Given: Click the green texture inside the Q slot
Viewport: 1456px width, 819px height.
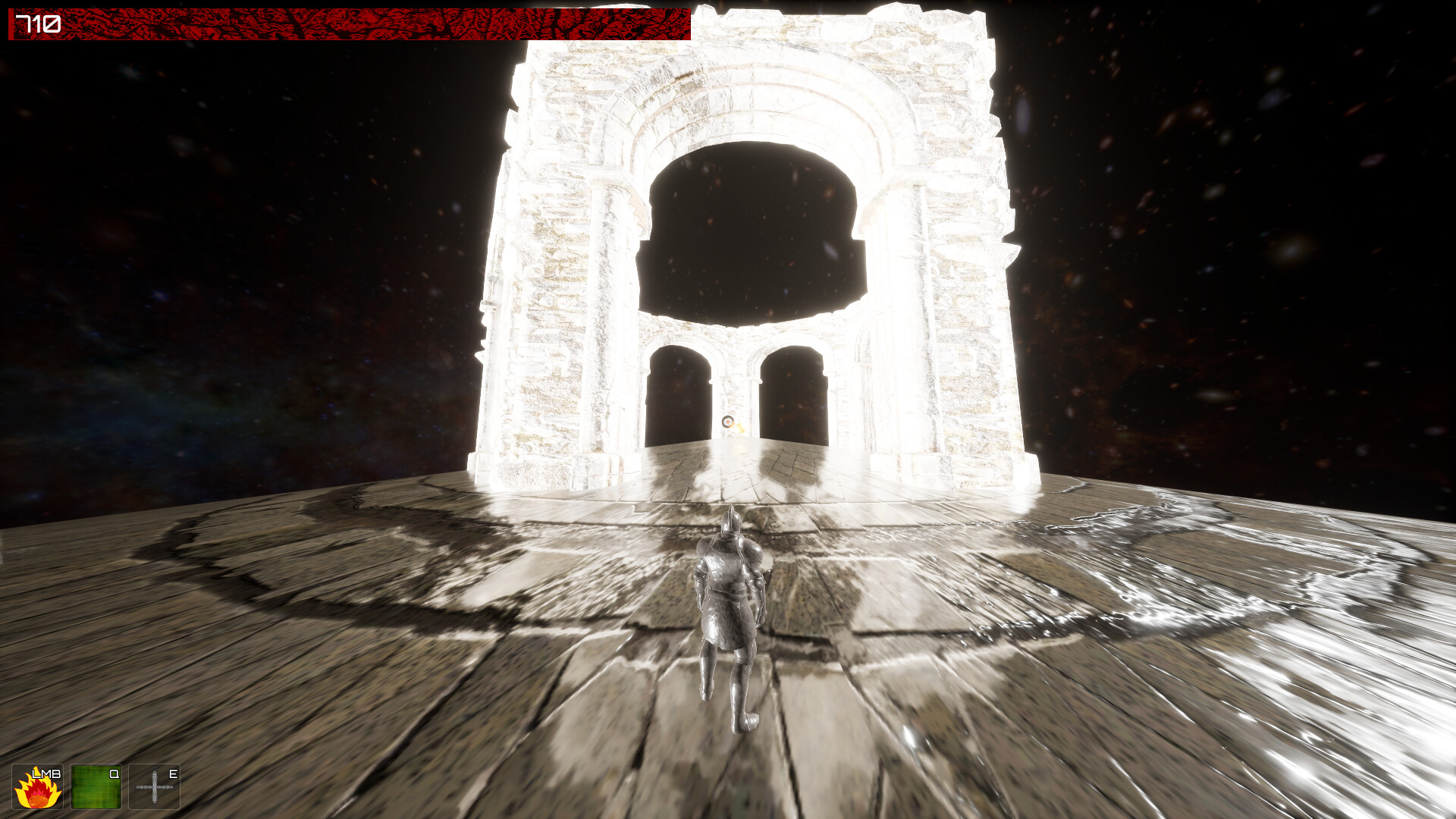Looking at the screenshot, I should (97, 791).
